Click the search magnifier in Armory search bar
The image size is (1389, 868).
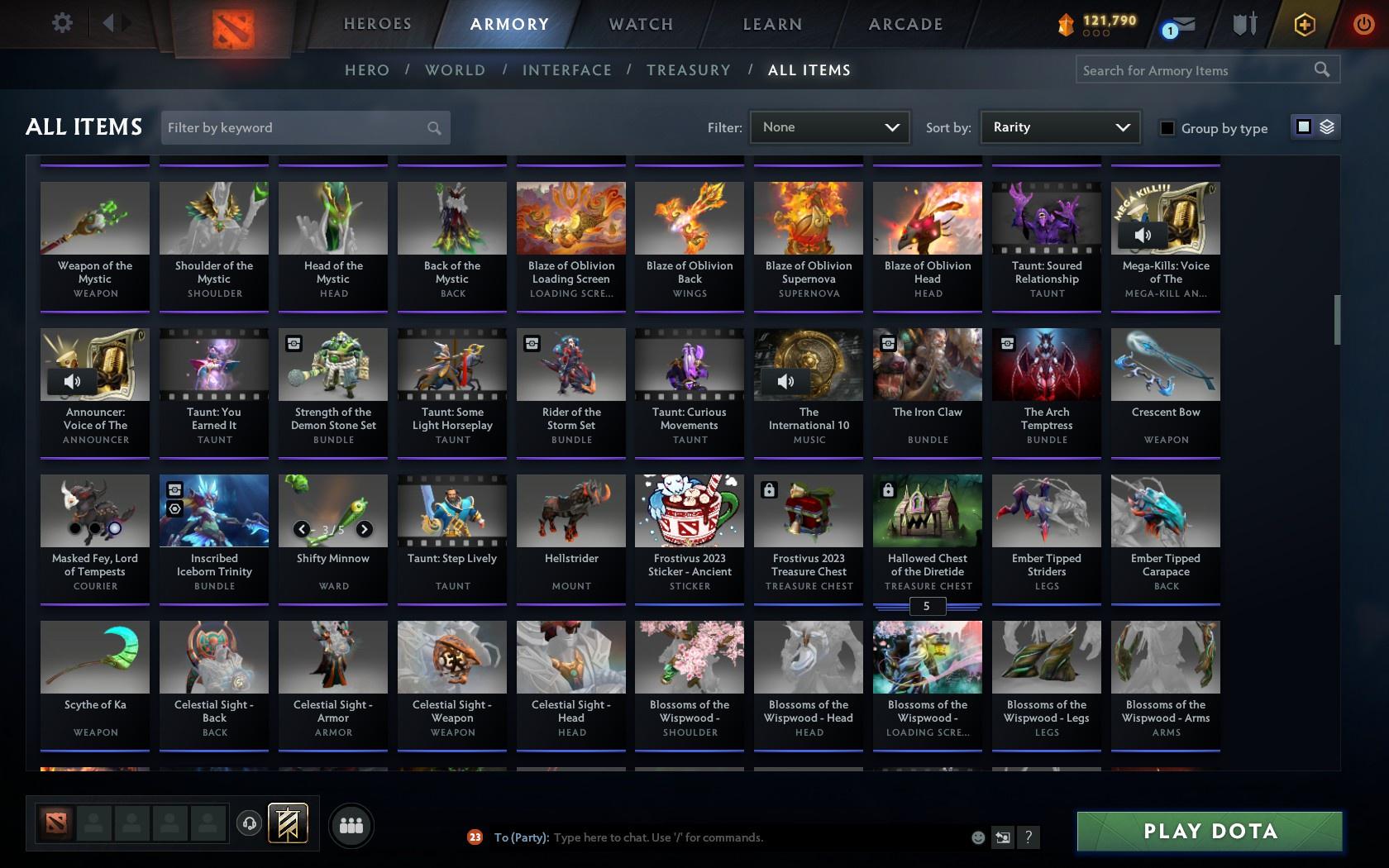pyautogui.click(x=1321, y=69)
